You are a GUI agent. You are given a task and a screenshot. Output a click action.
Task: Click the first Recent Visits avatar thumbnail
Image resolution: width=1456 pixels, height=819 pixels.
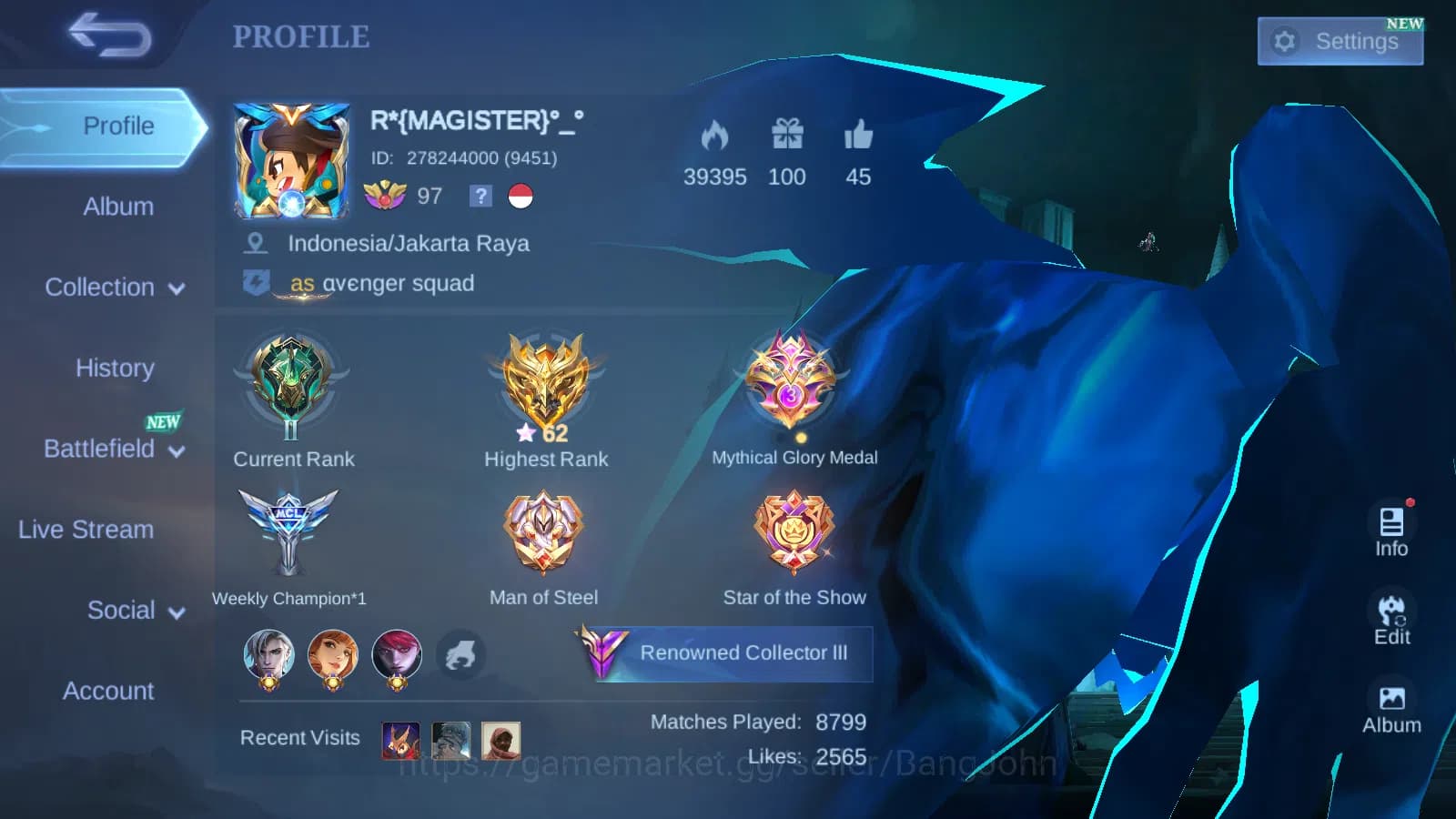point(399,739)
